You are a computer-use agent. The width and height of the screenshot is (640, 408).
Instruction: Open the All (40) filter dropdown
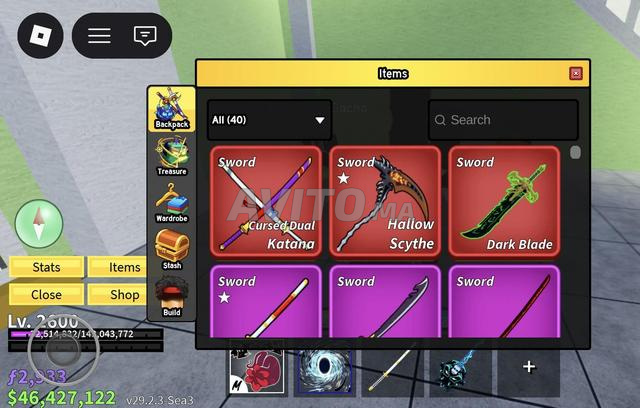tap(269, 120)
